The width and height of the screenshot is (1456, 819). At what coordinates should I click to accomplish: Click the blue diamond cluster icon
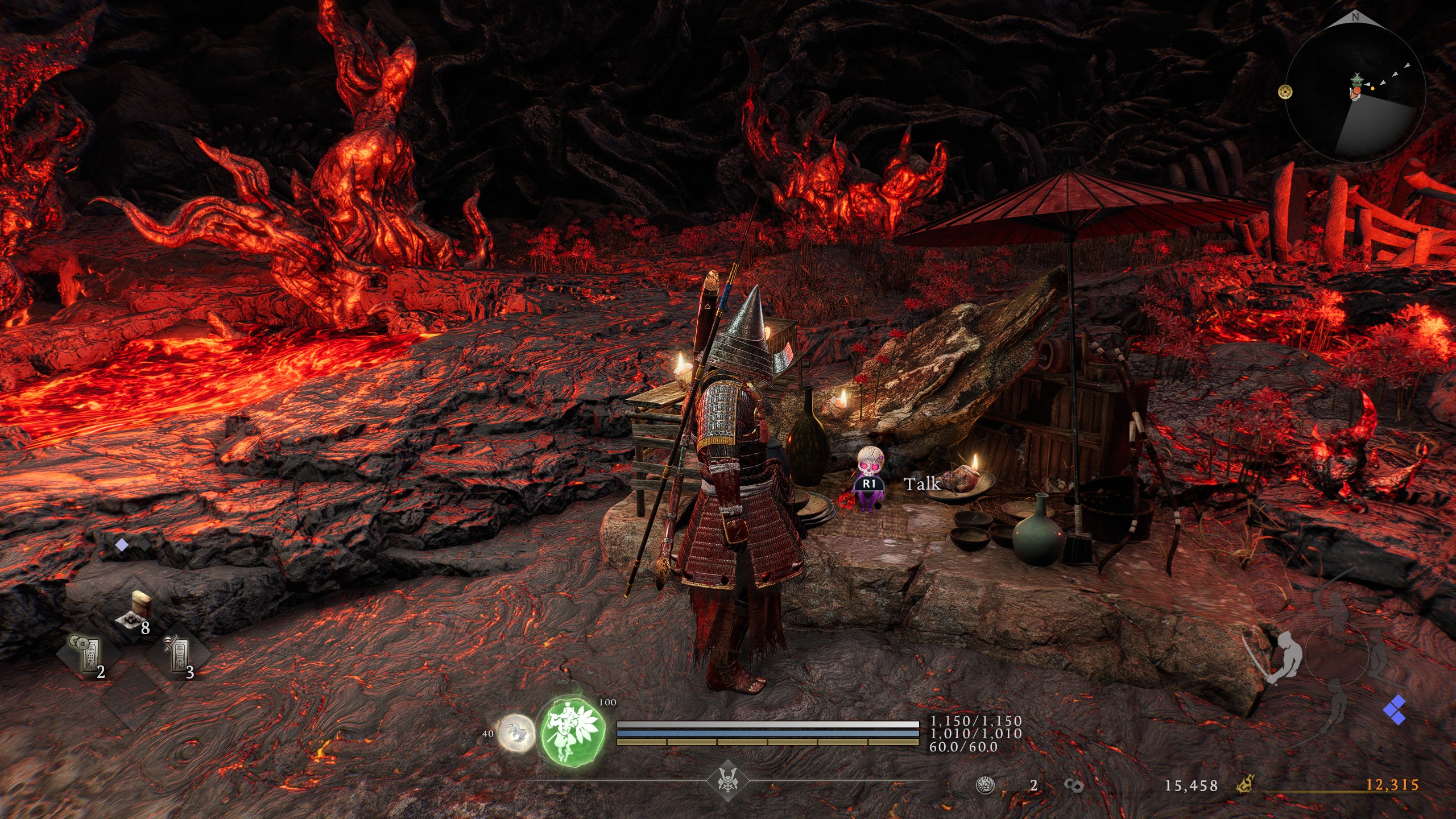[x=1395, y=710]
